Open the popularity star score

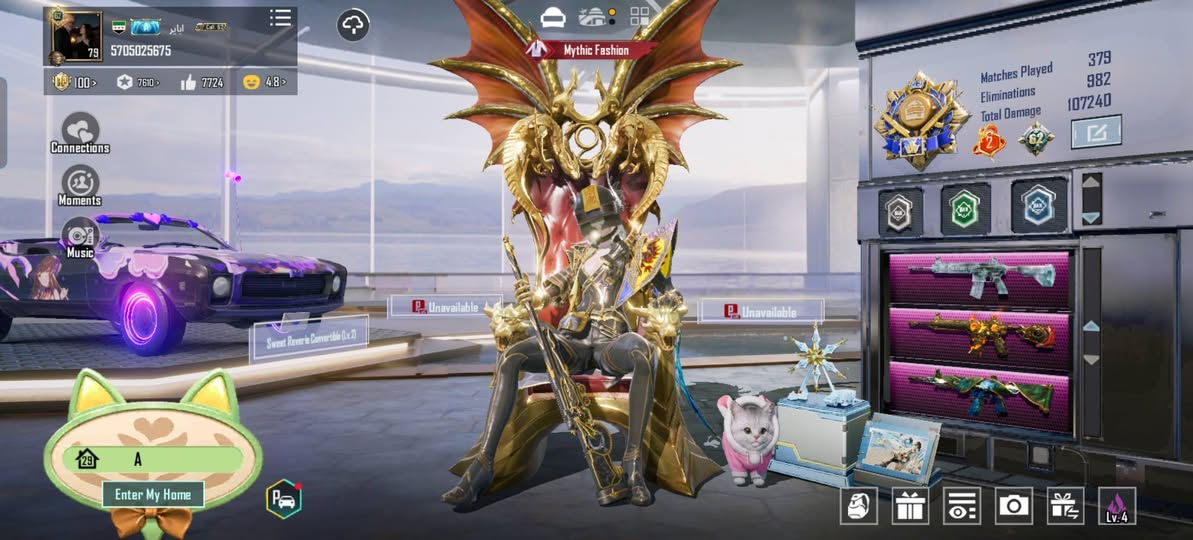pos(137,82)
